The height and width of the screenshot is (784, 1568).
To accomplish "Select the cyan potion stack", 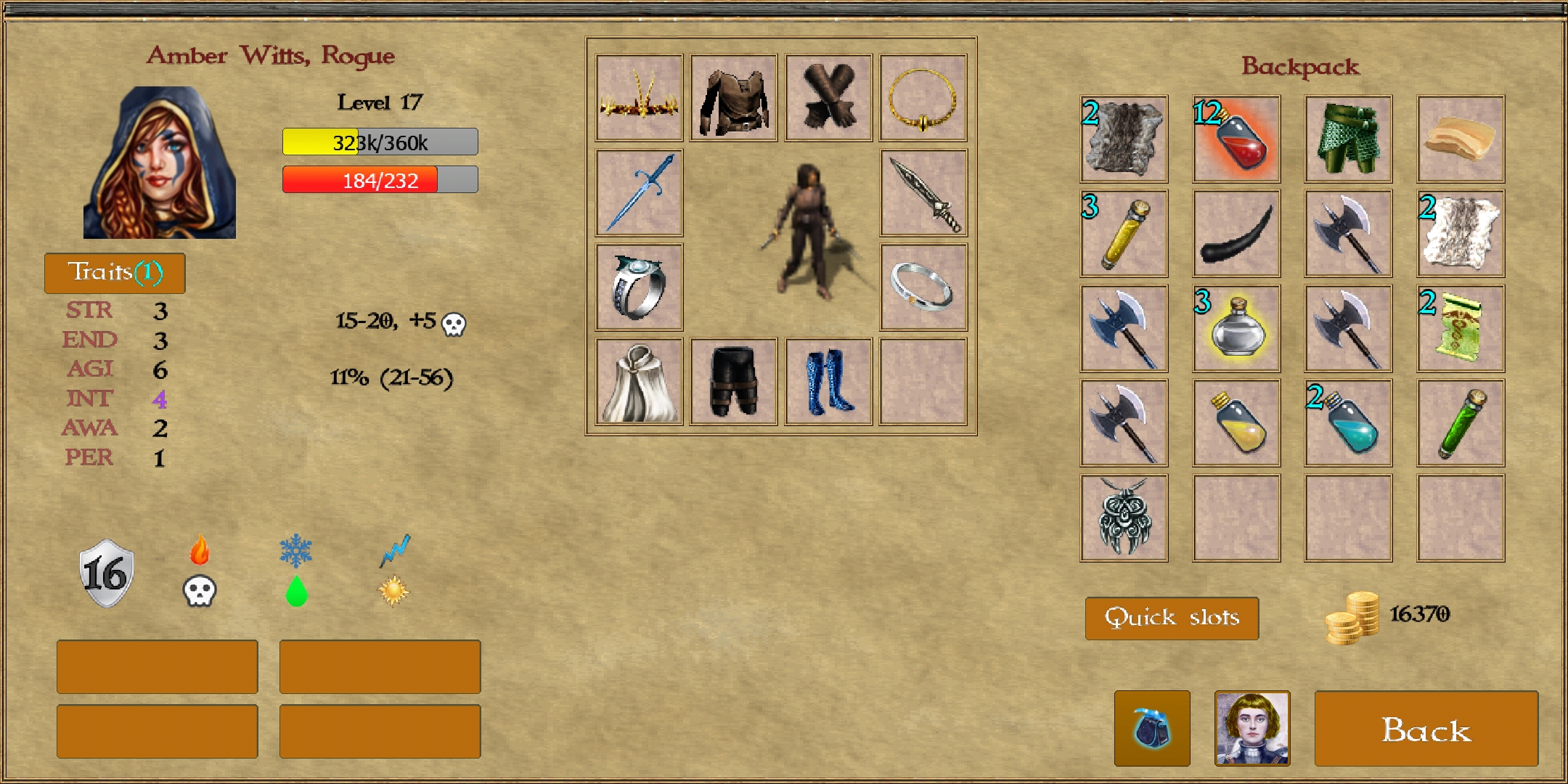I will coord(1348,422).
